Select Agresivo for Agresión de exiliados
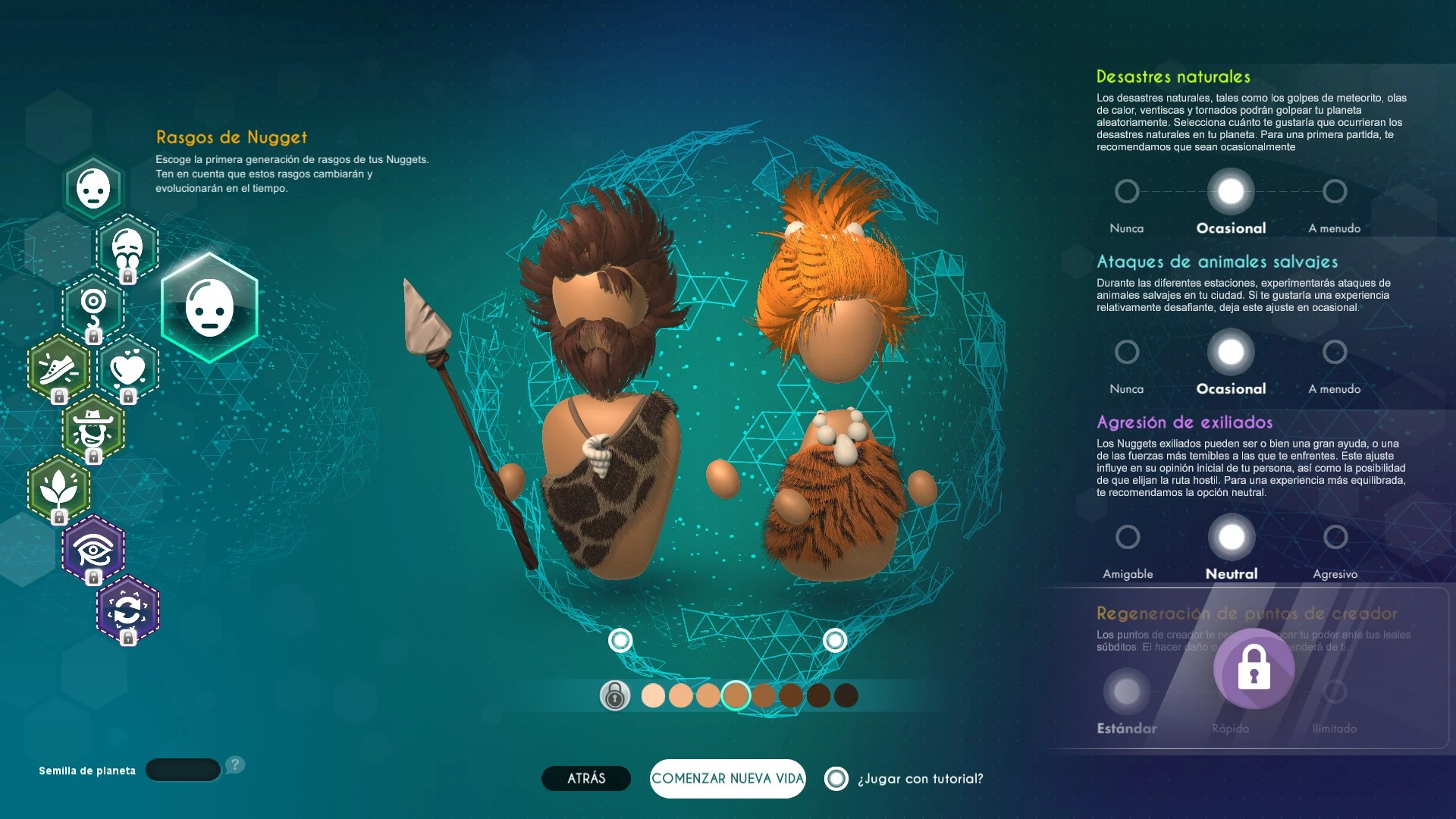Image resolution: width=1456 pixels, height=819 pixels. [1335, 537]
